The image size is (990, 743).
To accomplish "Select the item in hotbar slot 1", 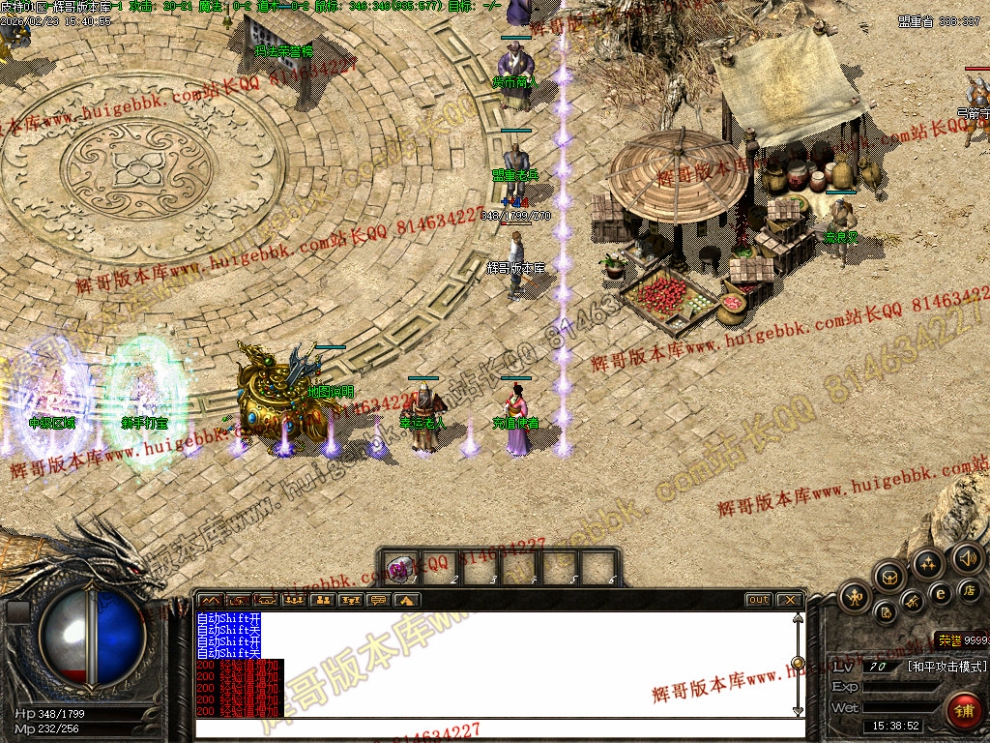I will (402, 568).
